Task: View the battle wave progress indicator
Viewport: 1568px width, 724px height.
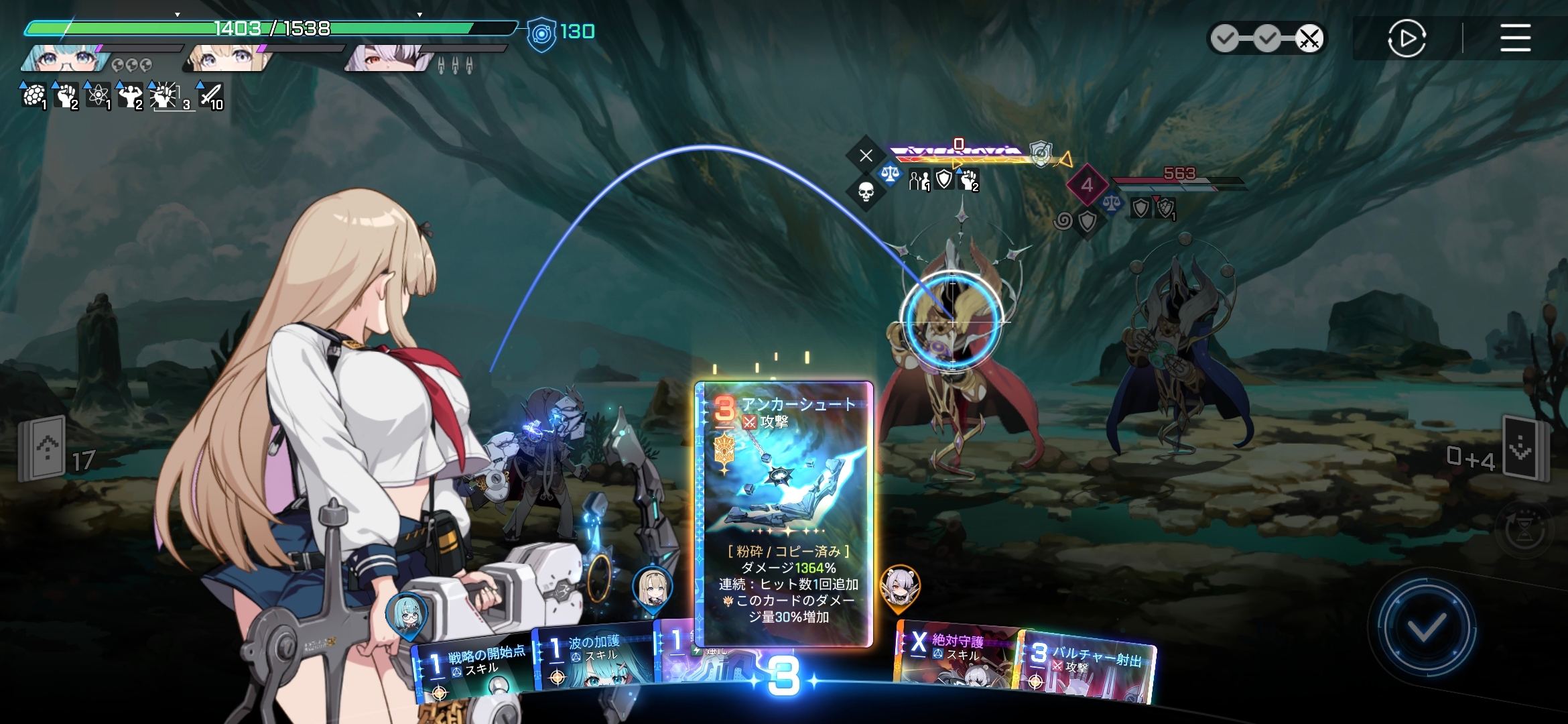Action: [x=1266, y=39]
